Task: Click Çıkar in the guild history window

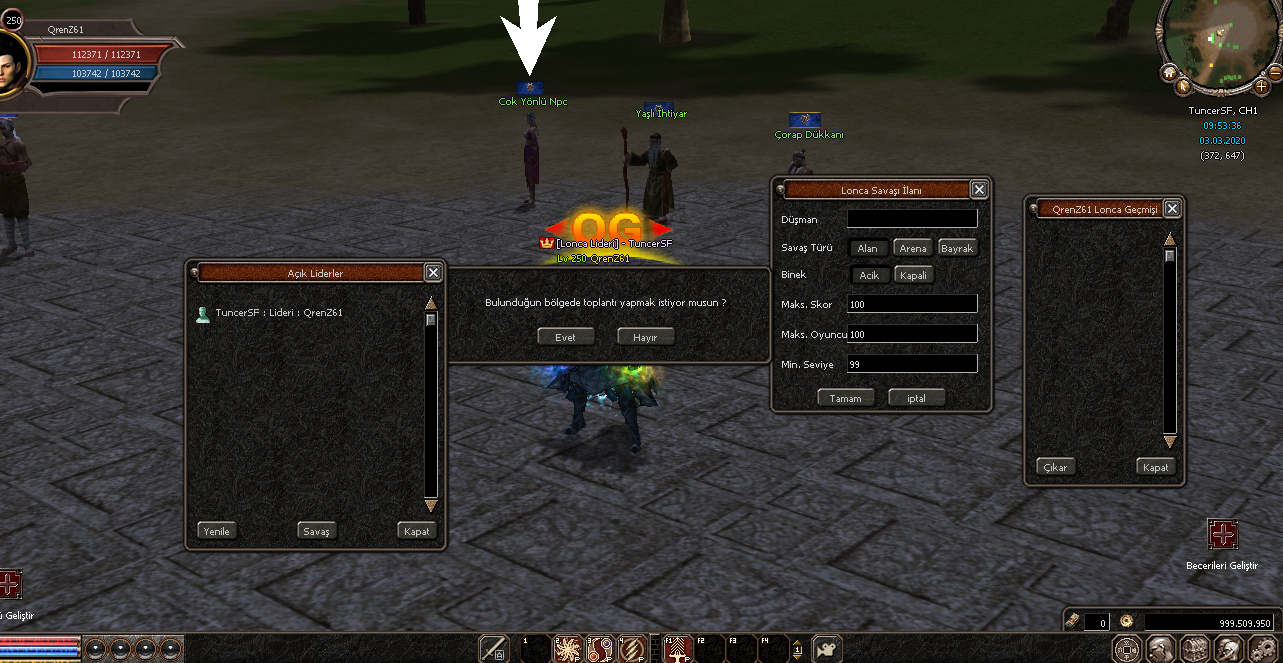Action: click(x=1055, y=467)
